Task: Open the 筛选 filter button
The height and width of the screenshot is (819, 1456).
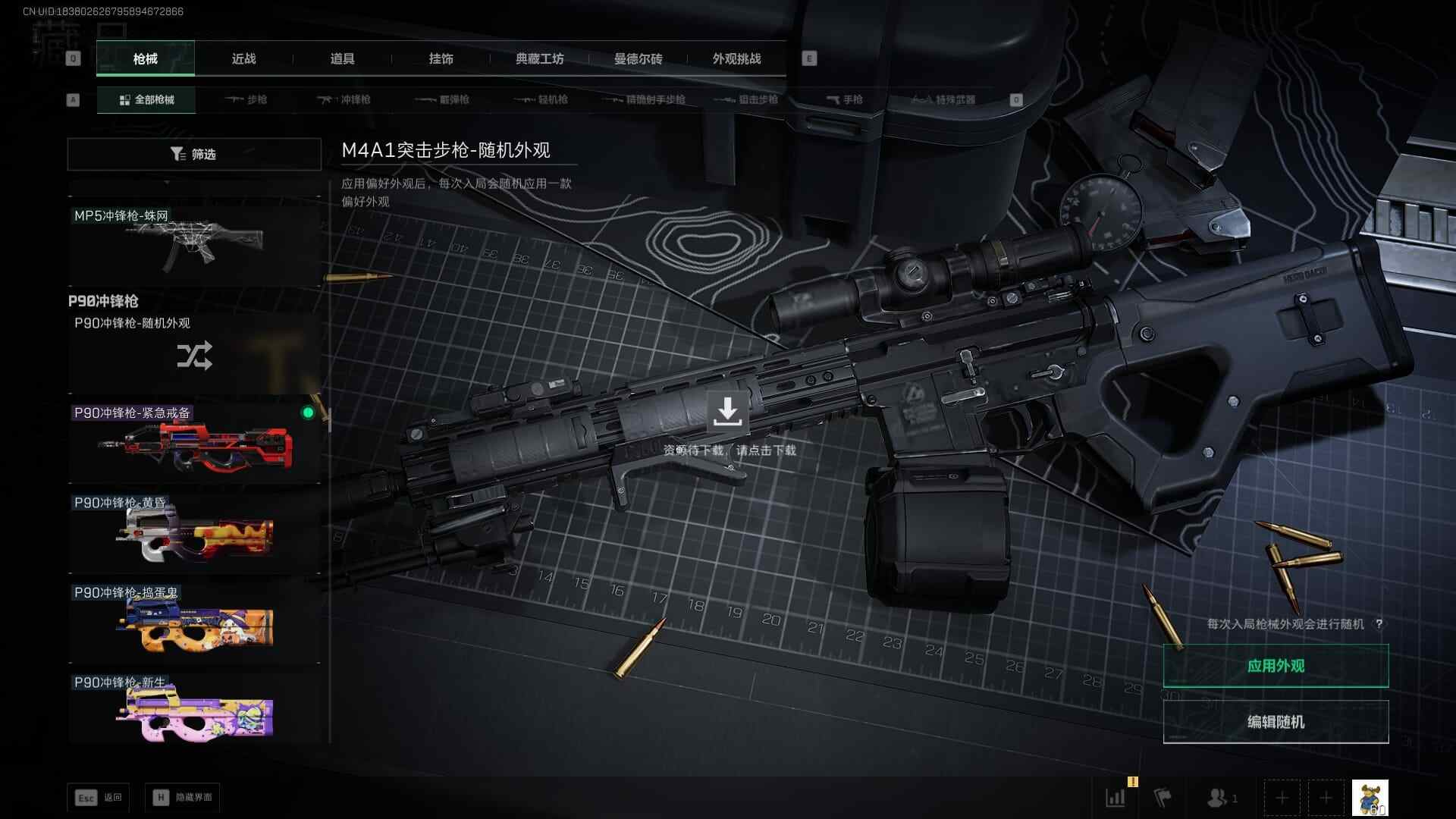Action: click(x=194, y=154)
